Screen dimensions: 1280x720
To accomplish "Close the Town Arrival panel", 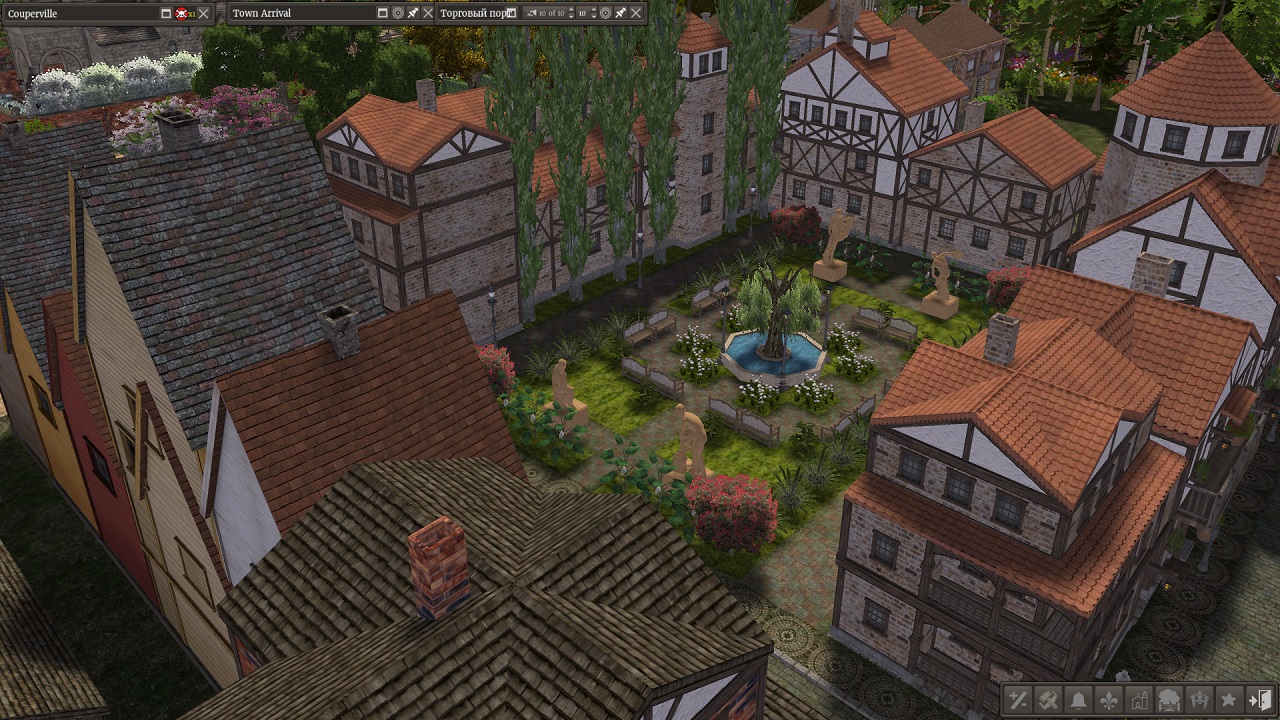I will click(x=428, y=13).
